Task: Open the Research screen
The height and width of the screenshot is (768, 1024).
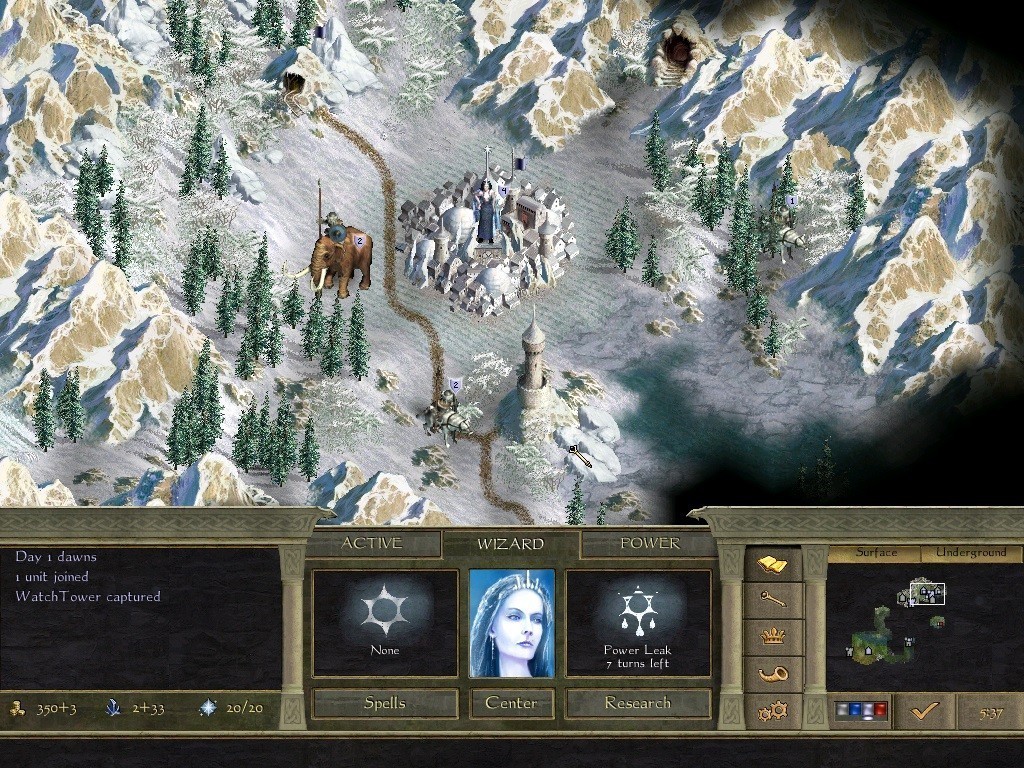Action: (638, 703)
